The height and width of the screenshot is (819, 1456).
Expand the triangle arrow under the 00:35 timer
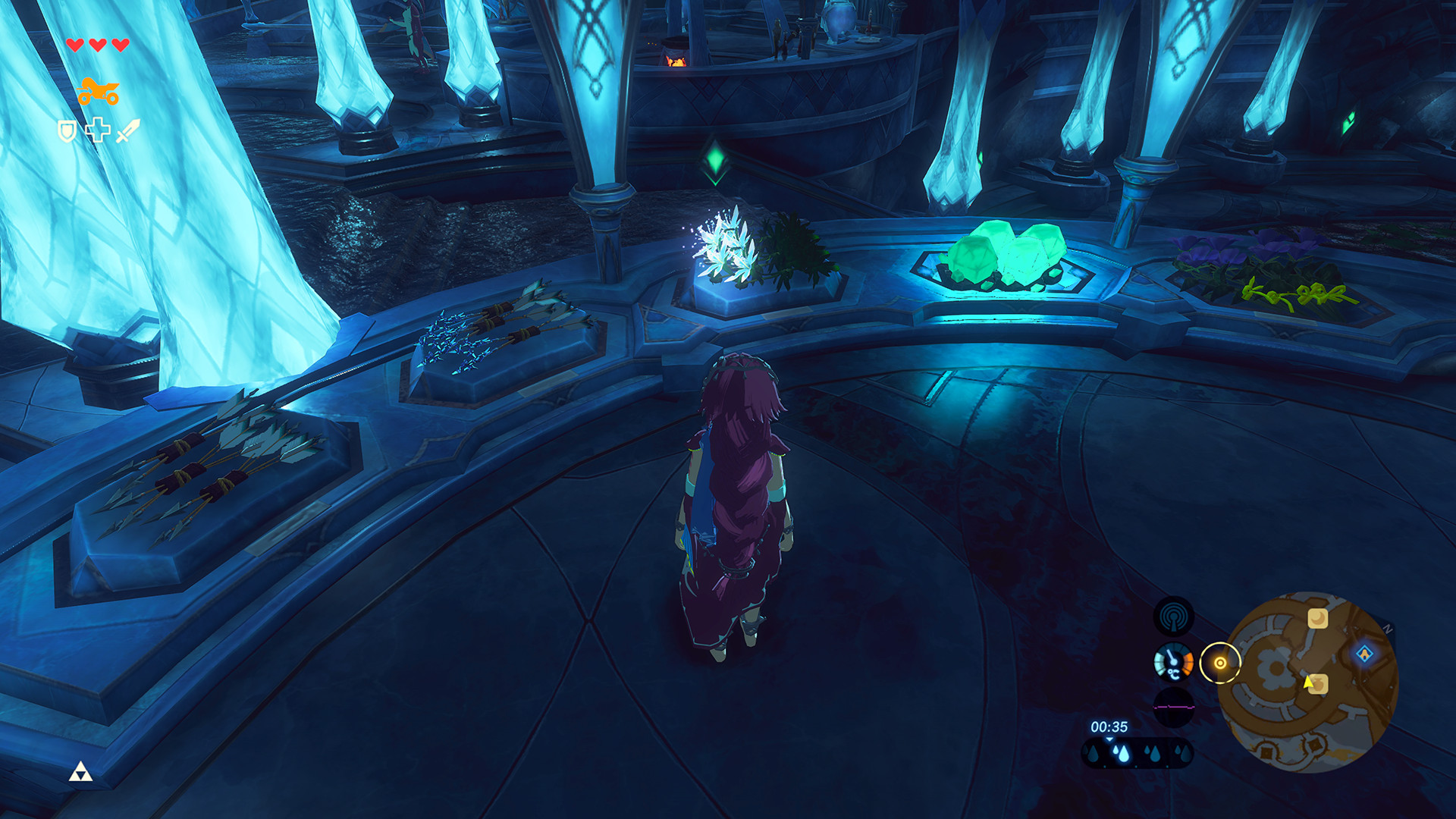[x=1109, y=740]
